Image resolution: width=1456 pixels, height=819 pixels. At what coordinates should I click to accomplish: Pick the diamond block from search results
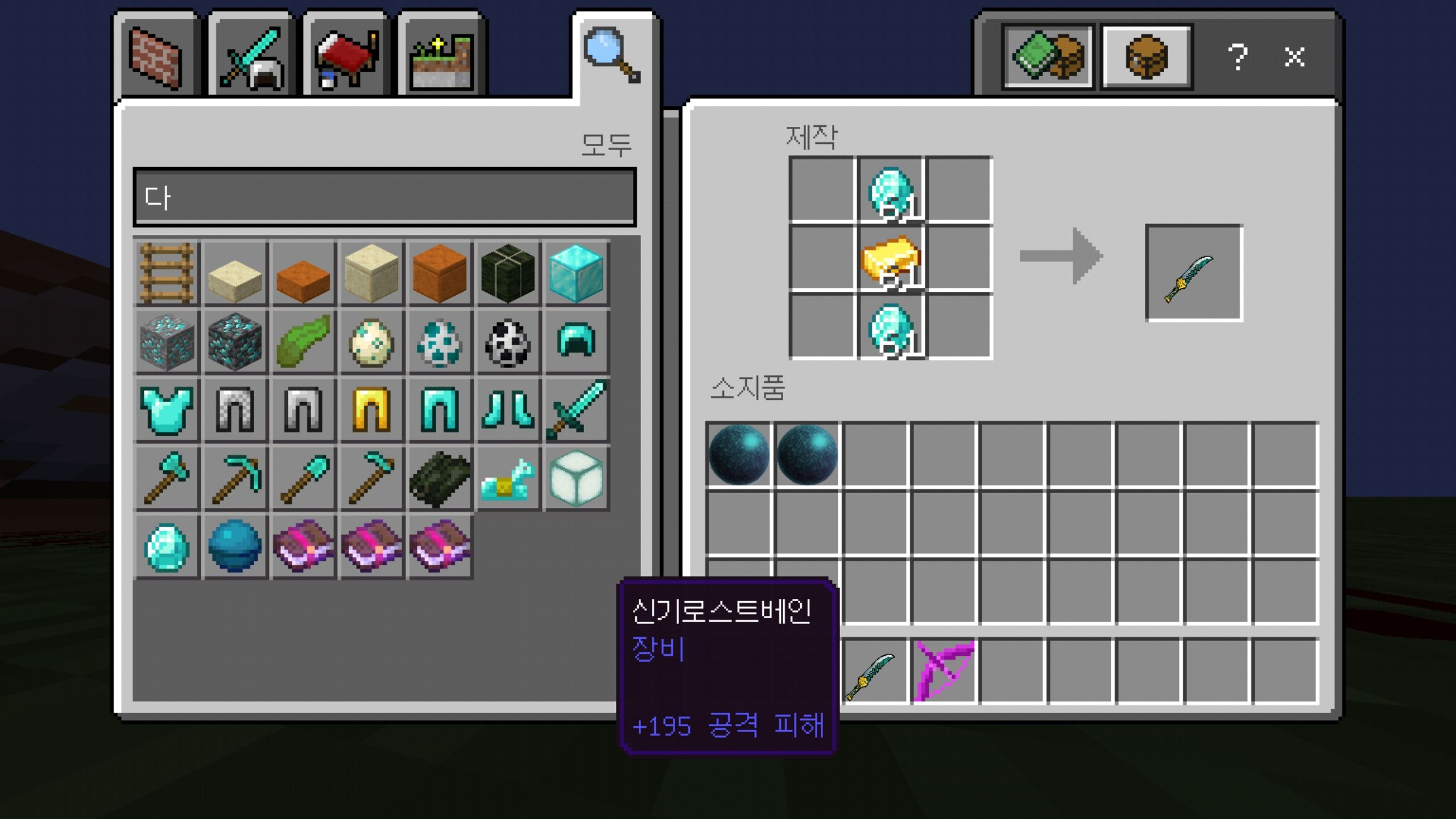[576, 273]
